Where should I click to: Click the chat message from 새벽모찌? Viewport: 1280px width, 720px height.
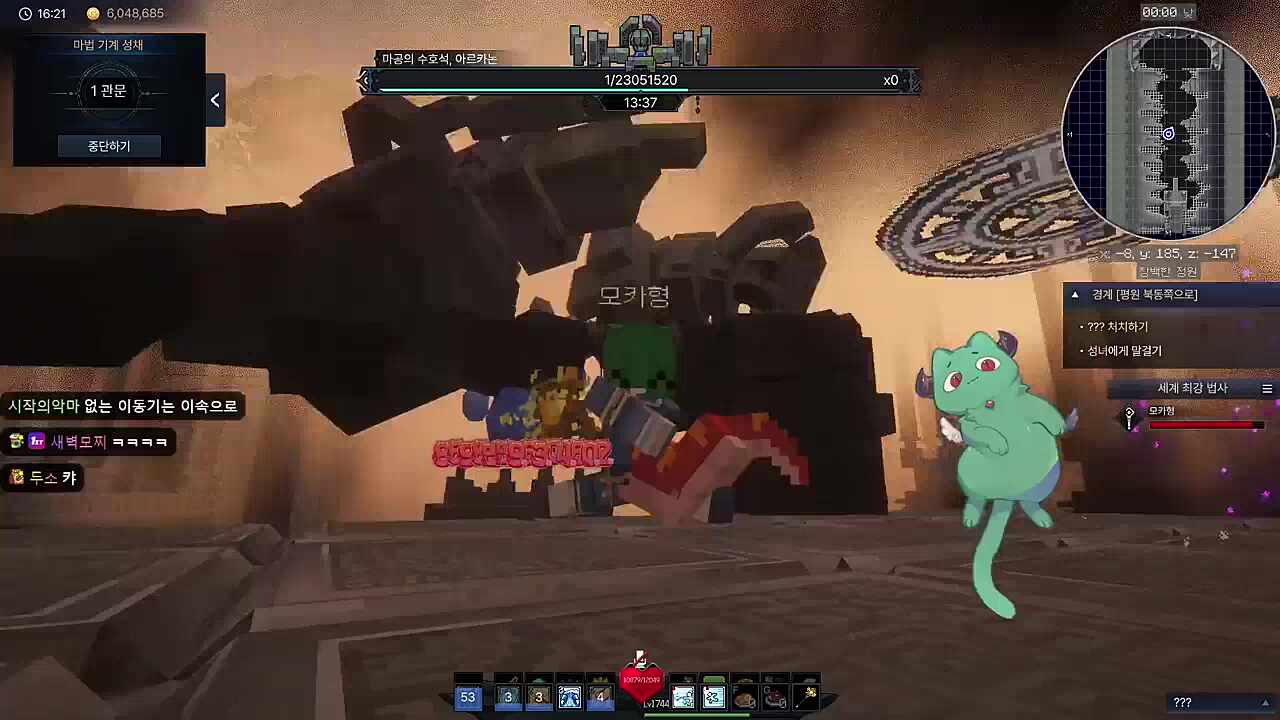pos(89,442)
